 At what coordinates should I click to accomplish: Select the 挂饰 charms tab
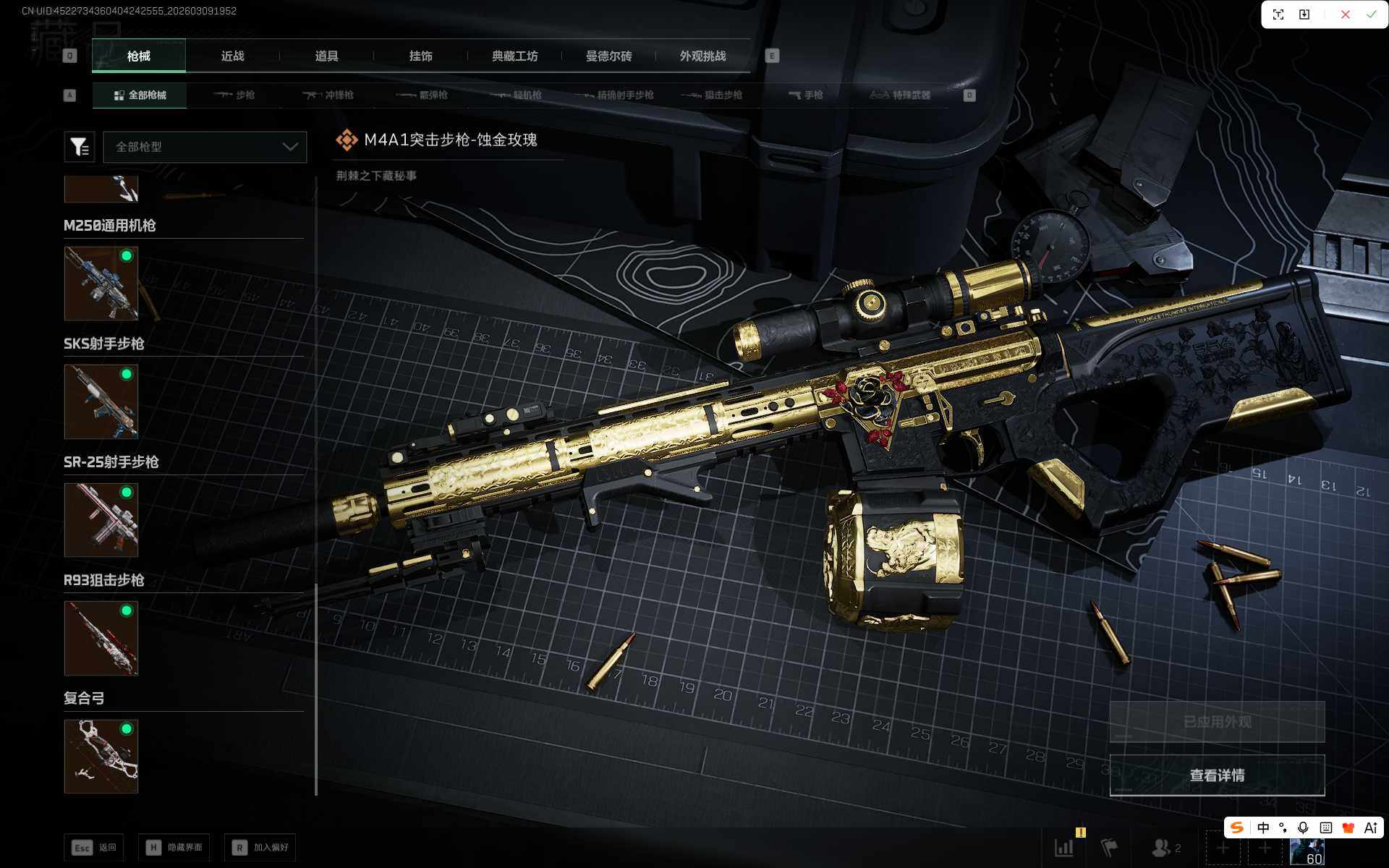[x=420, y=56]
